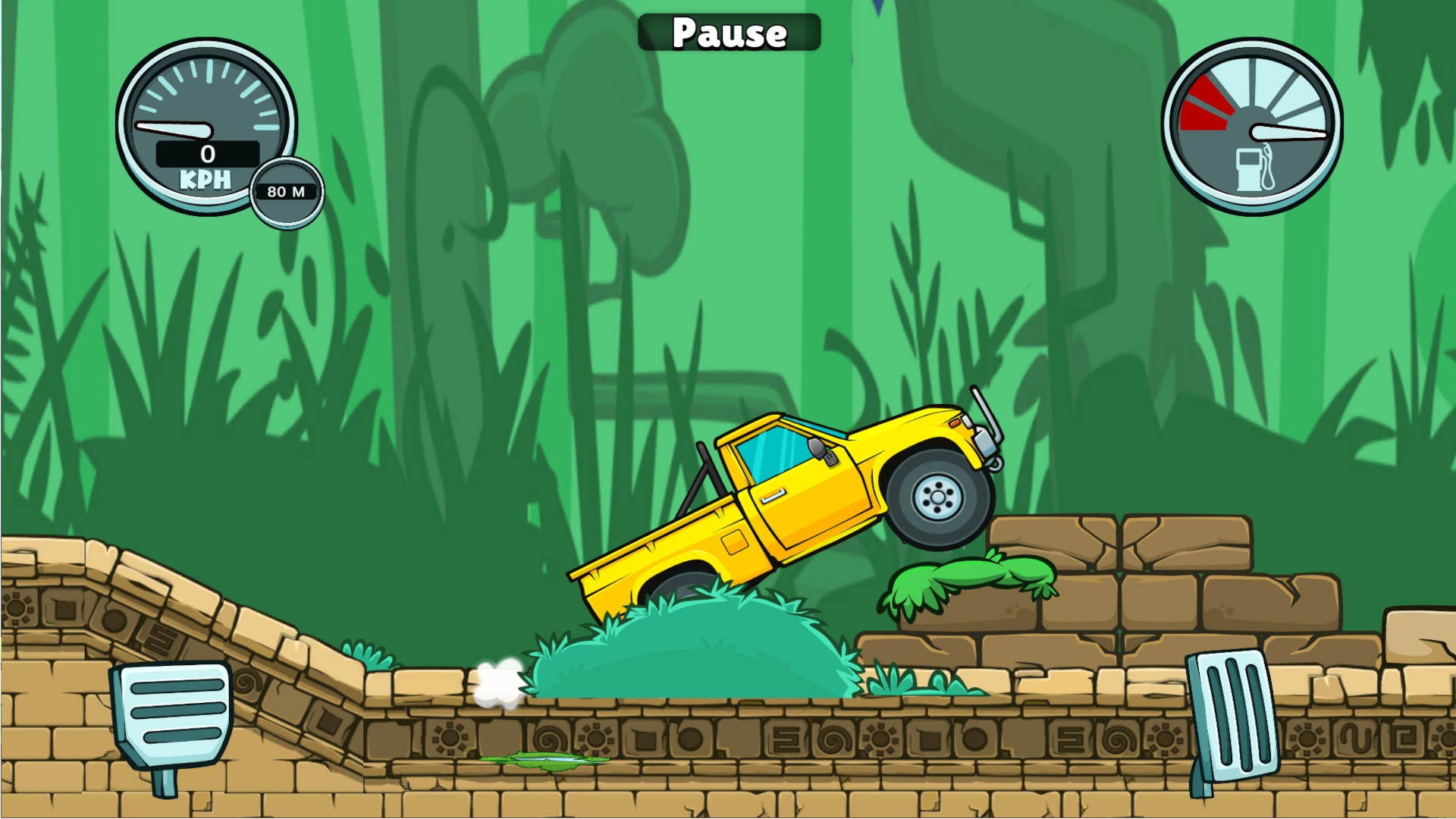1456x819 pixels.
Task: Click the Pause label at top center
Action: coord(729,32)
